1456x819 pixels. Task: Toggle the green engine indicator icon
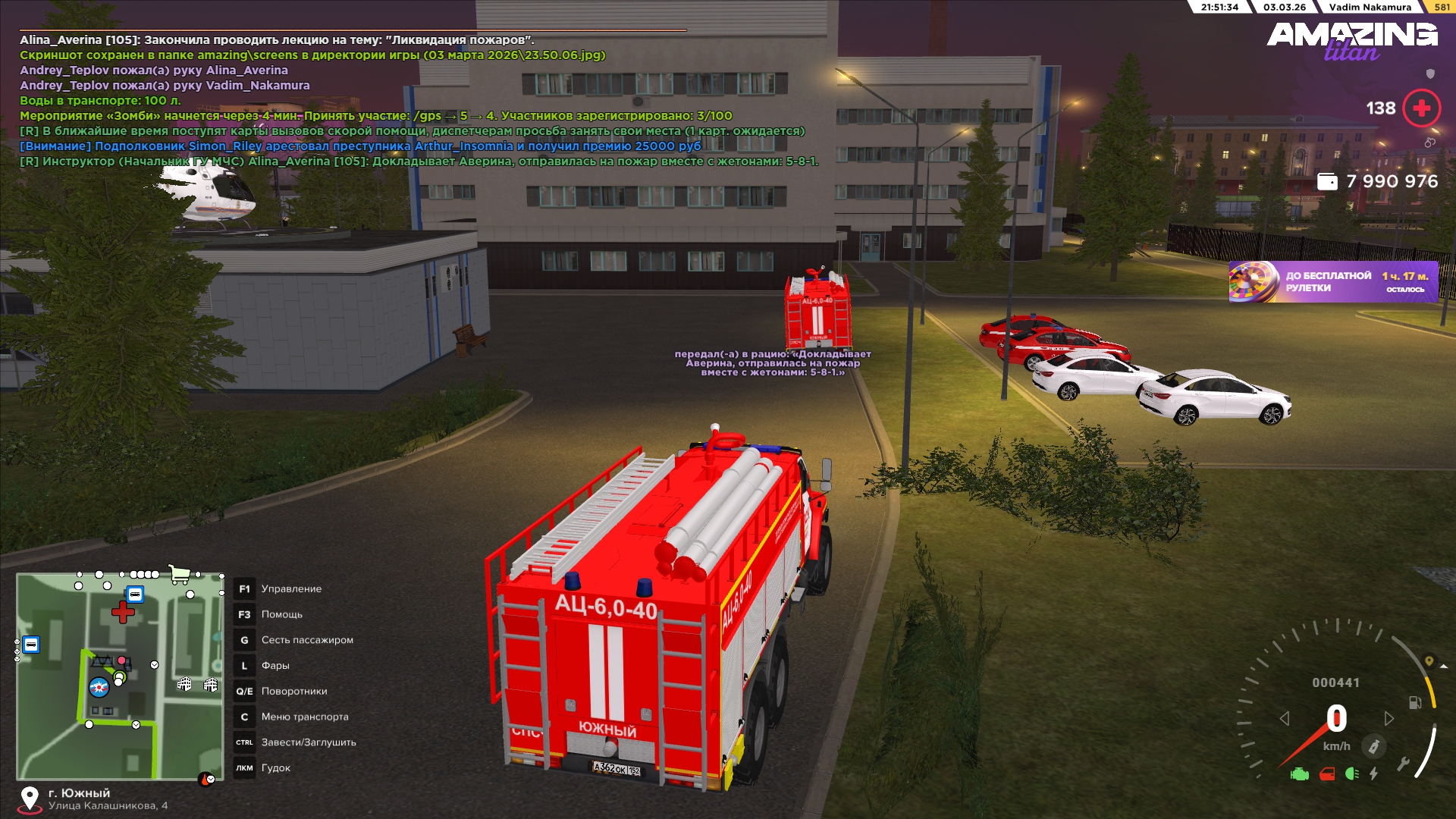coord(1300,774)
